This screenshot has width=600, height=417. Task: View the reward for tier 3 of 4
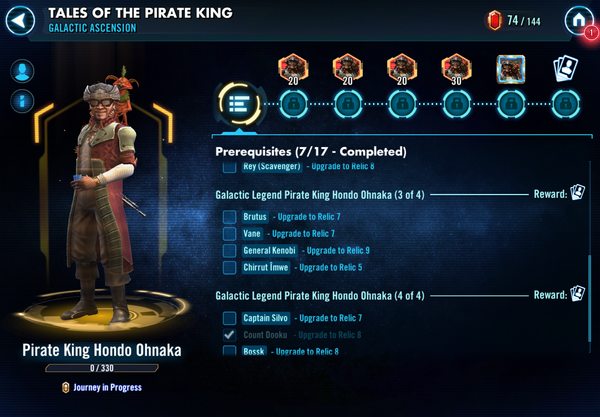click(577, 193)
